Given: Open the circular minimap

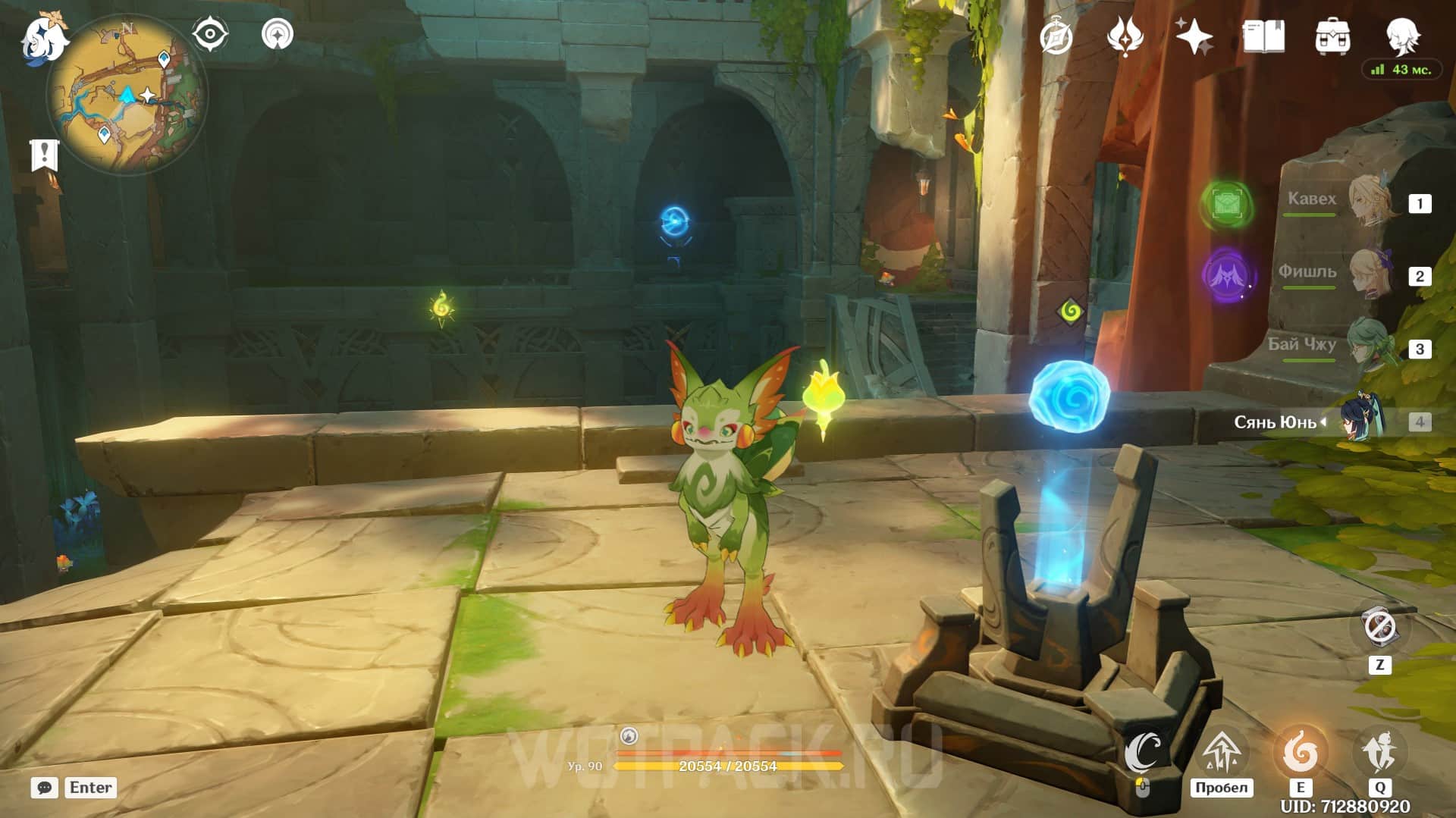Looking at the screenshot, I should click(x=127, y=96).
